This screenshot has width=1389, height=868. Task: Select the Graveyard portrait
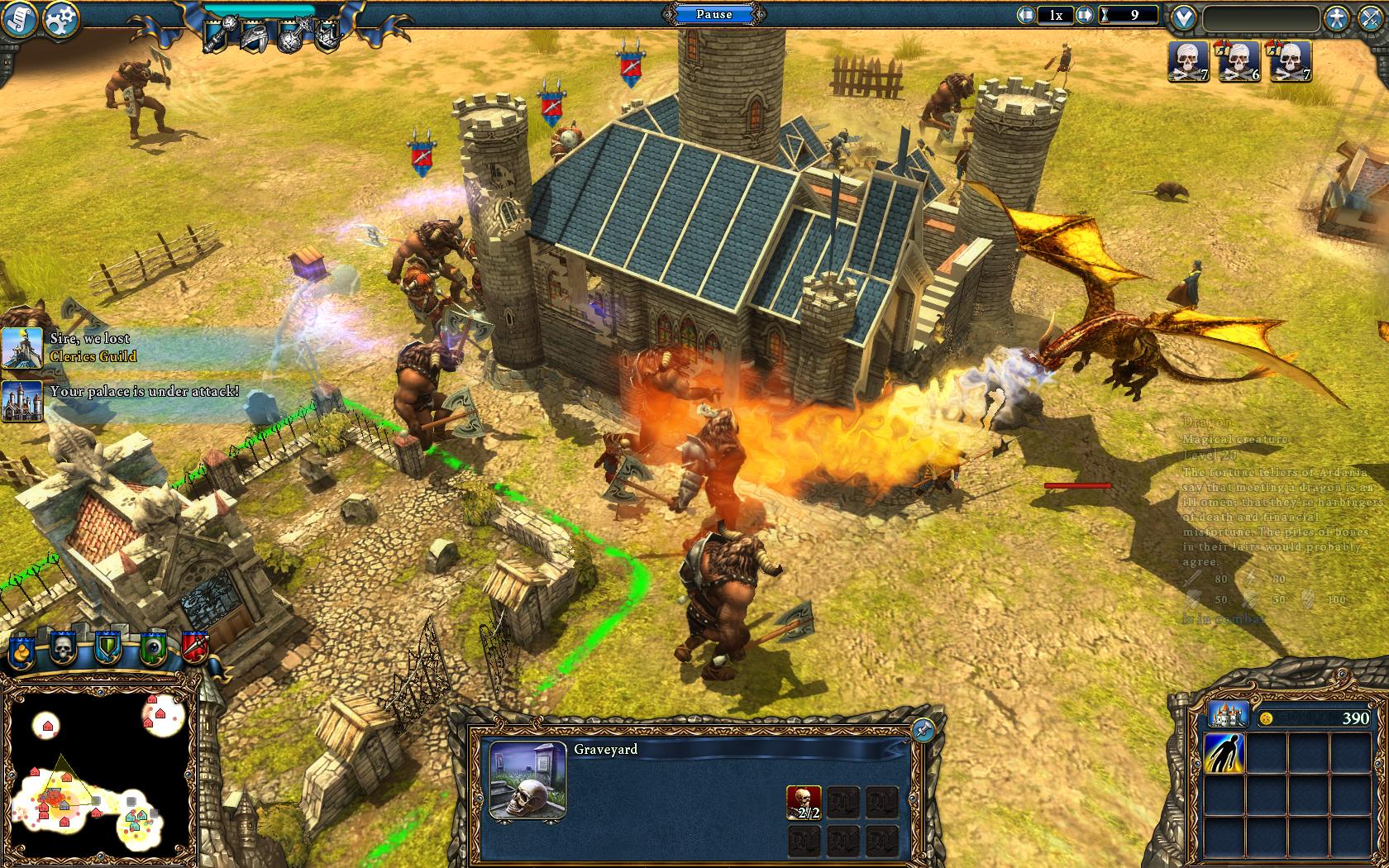click(x=527, y=779)
